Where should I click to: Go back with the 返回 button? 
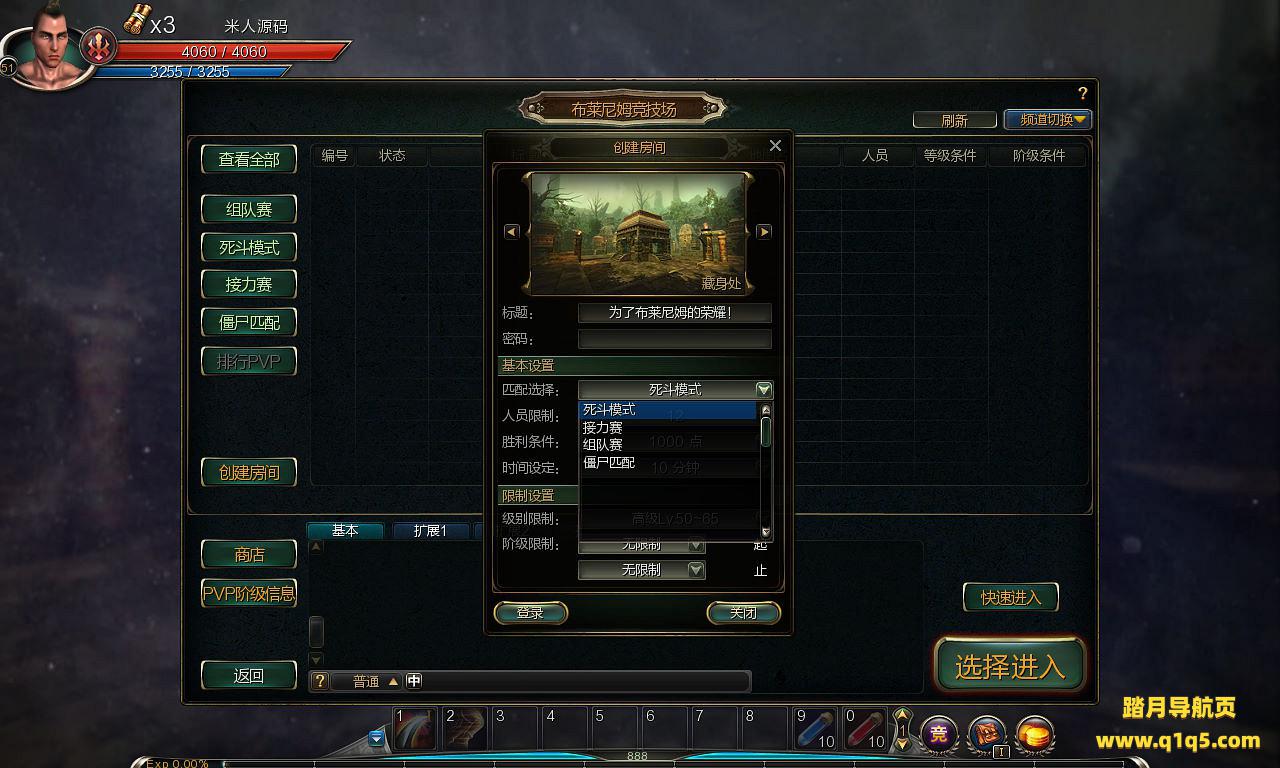pyautogui.click(x=249, y=675)
